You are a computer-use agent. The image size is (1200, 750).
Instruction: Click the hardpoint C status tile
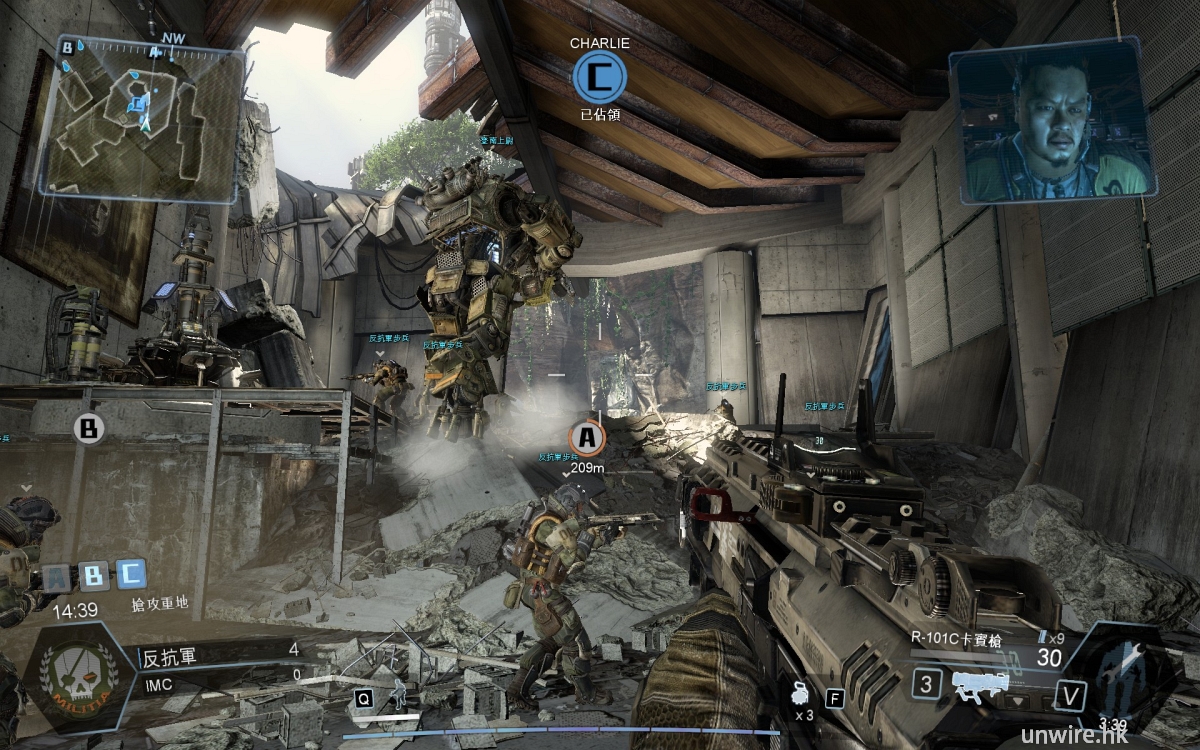(x=131, y=573)
